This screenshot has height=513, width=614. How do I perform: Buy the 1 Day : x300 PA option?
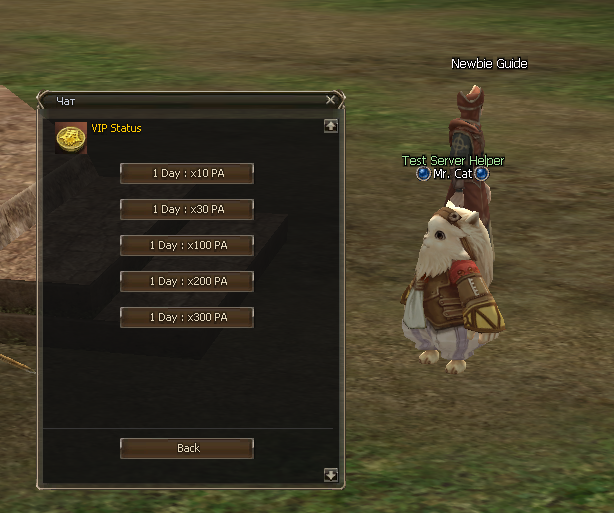(x=187, y=318)
